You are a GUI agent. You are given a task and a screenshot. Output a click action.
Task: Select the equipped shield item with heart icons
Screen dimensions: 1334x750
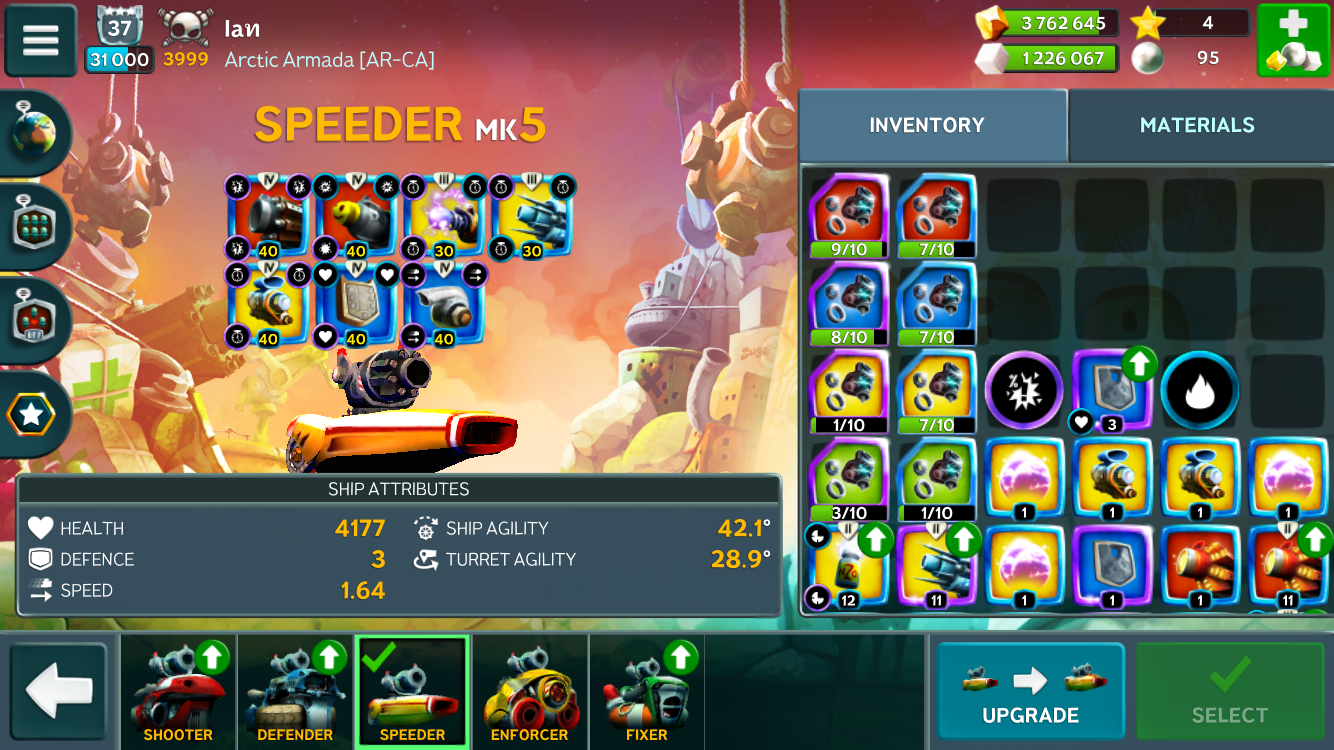coord(357,304)
